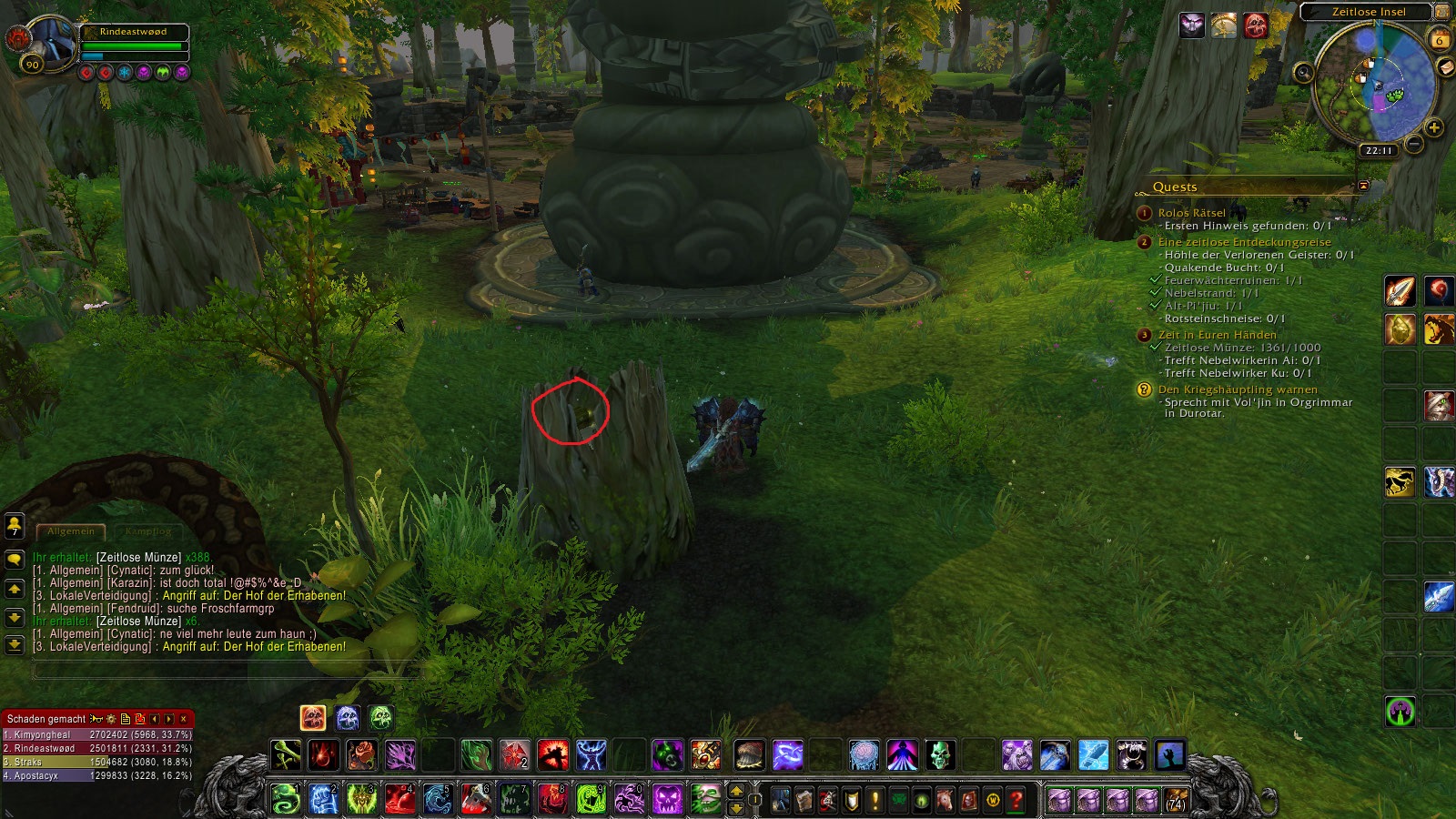Viewport: 1456px width, 819px height.
Task: Open the chat menu speech bubble
Action: point(15,559)
